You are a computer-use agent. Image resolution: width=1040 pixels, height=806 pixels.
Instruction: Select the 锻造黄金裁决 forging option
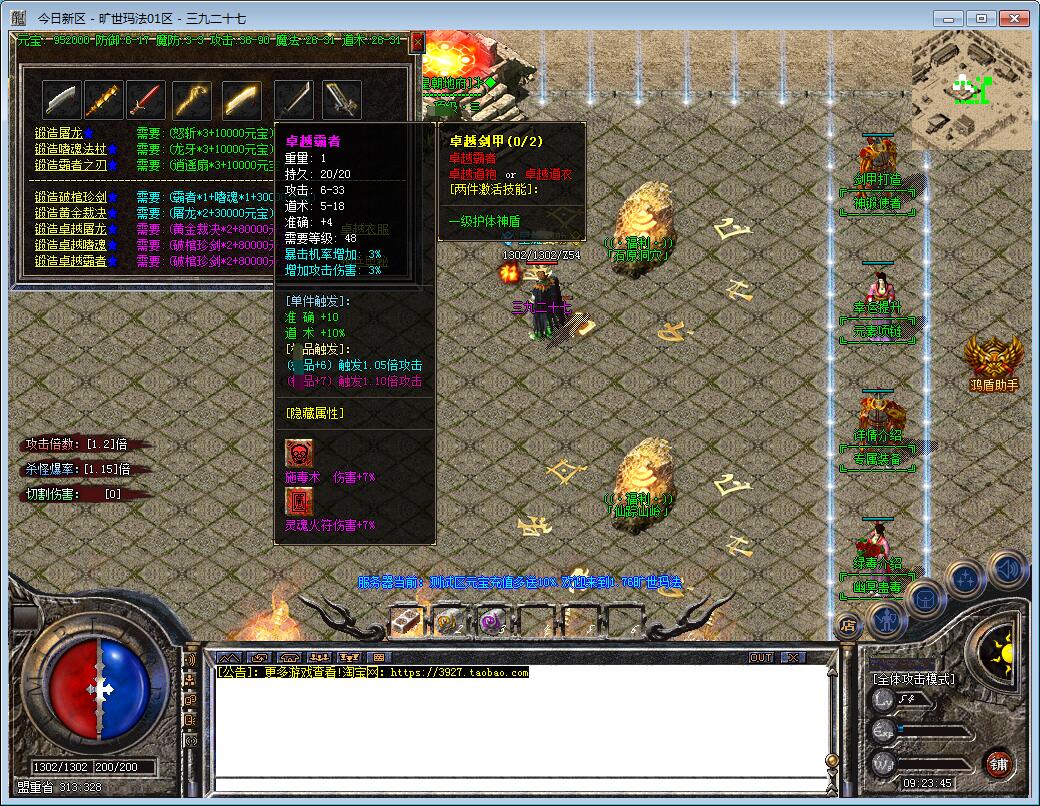69,213
